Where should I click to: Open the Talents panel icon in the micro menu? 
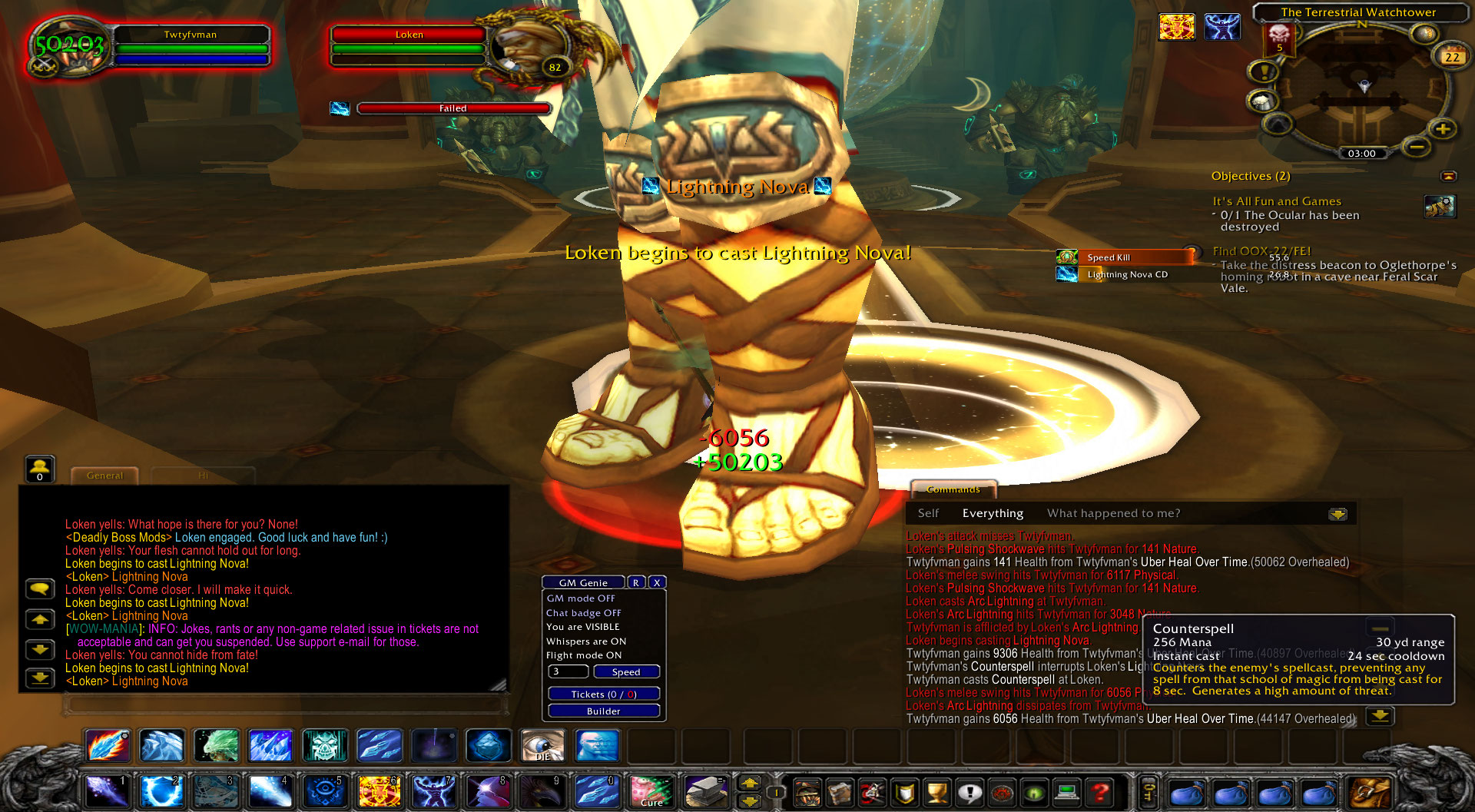[x=871, y=794]
